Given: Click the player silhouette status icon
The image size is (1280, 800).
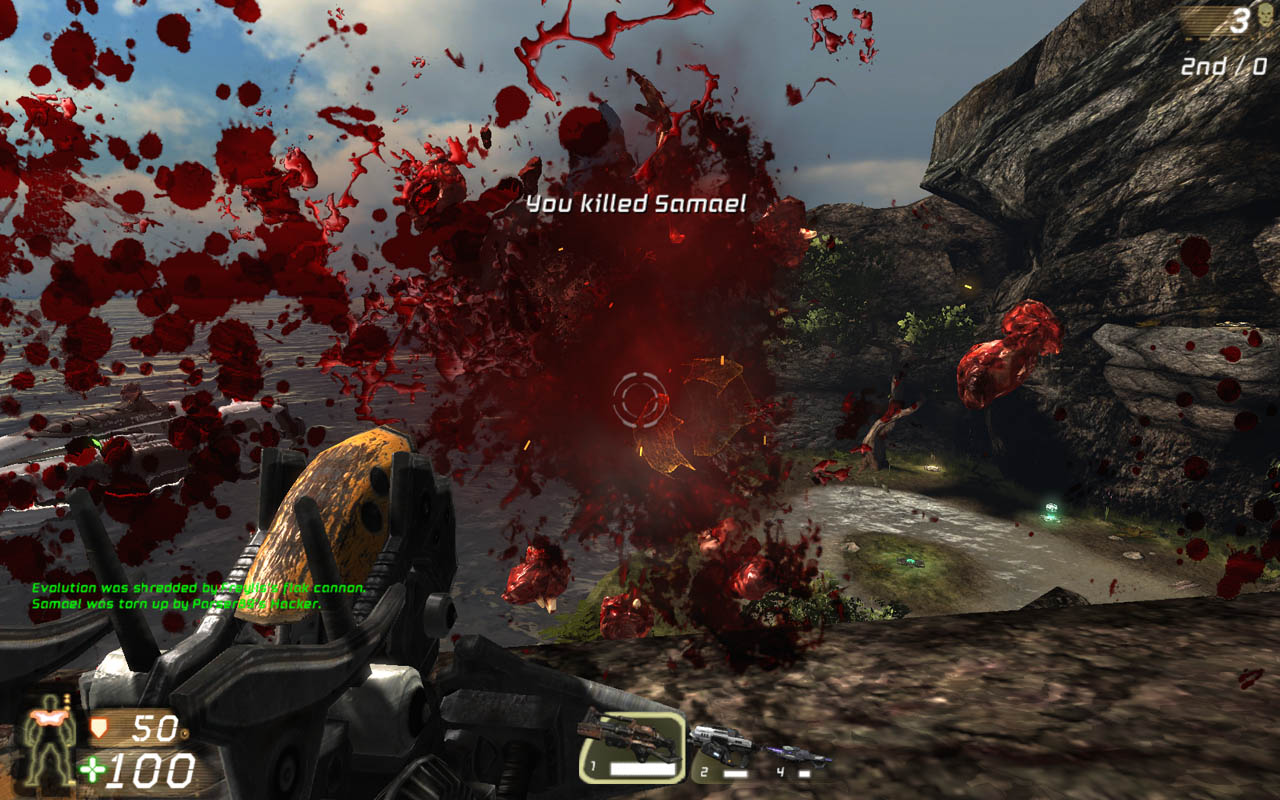Looking at the screenshot, I should (50, 740).
